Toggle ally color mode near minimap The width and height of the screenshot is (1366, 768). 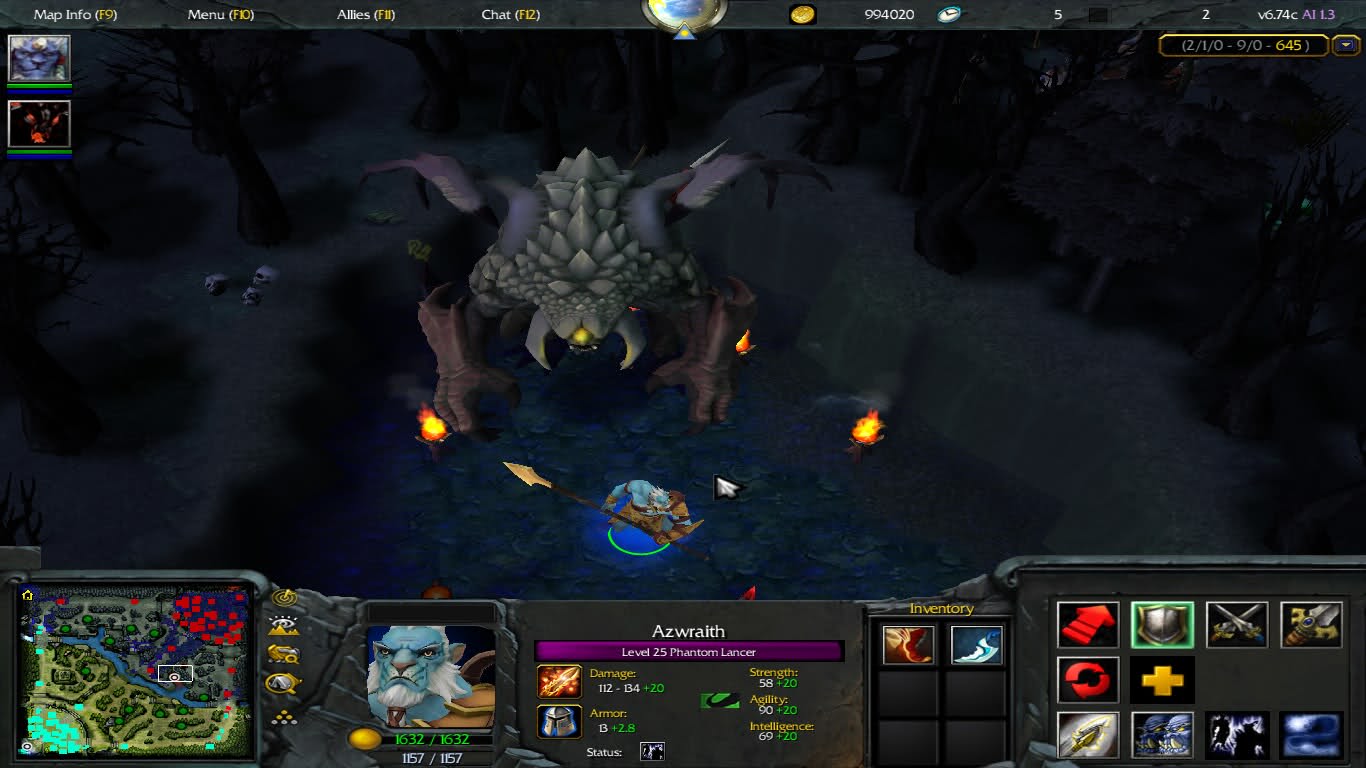click(286, 655)
